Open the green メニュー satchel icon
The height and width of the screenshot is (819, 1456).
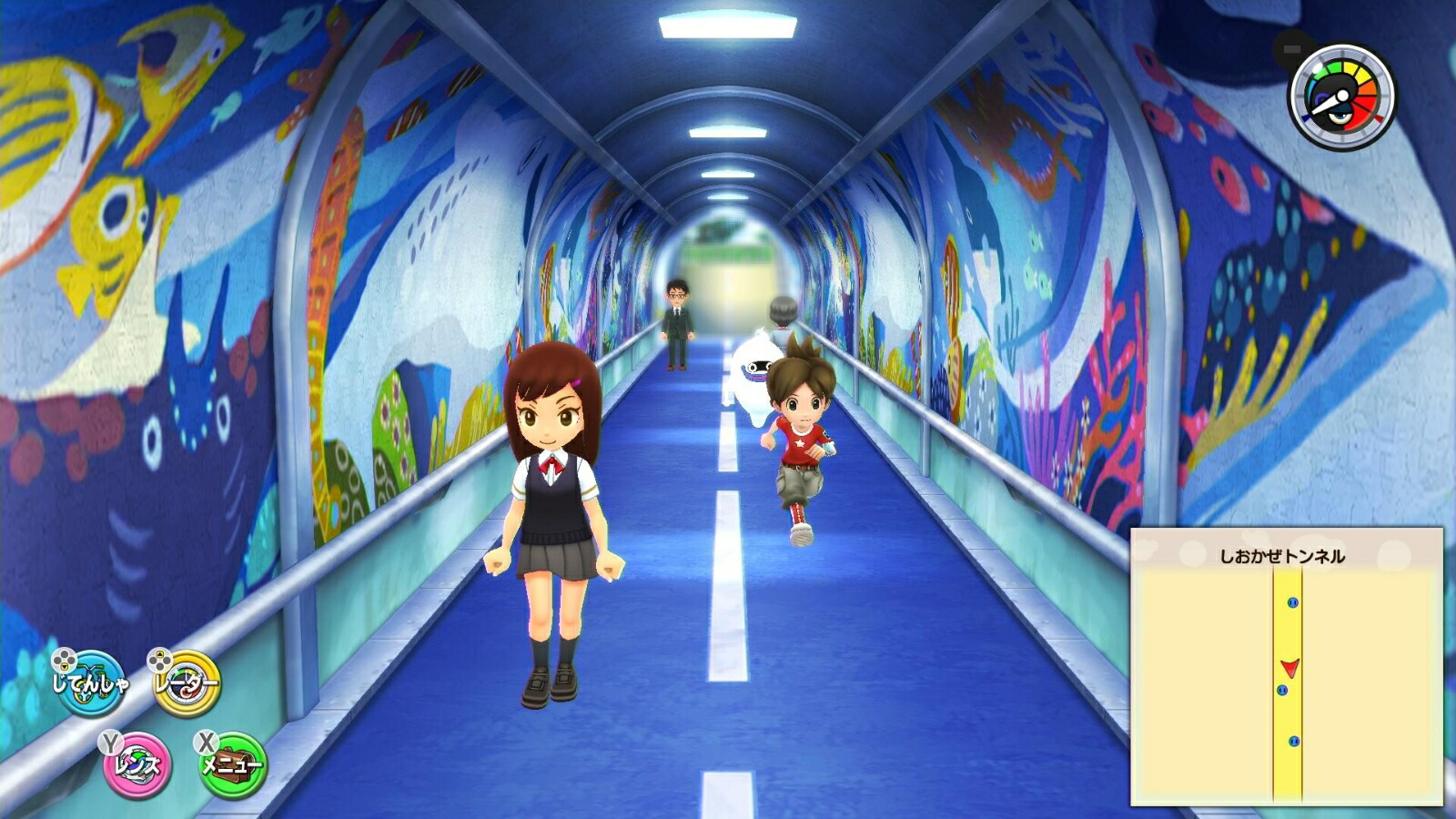pyautogui.click(x=231, y=765)
